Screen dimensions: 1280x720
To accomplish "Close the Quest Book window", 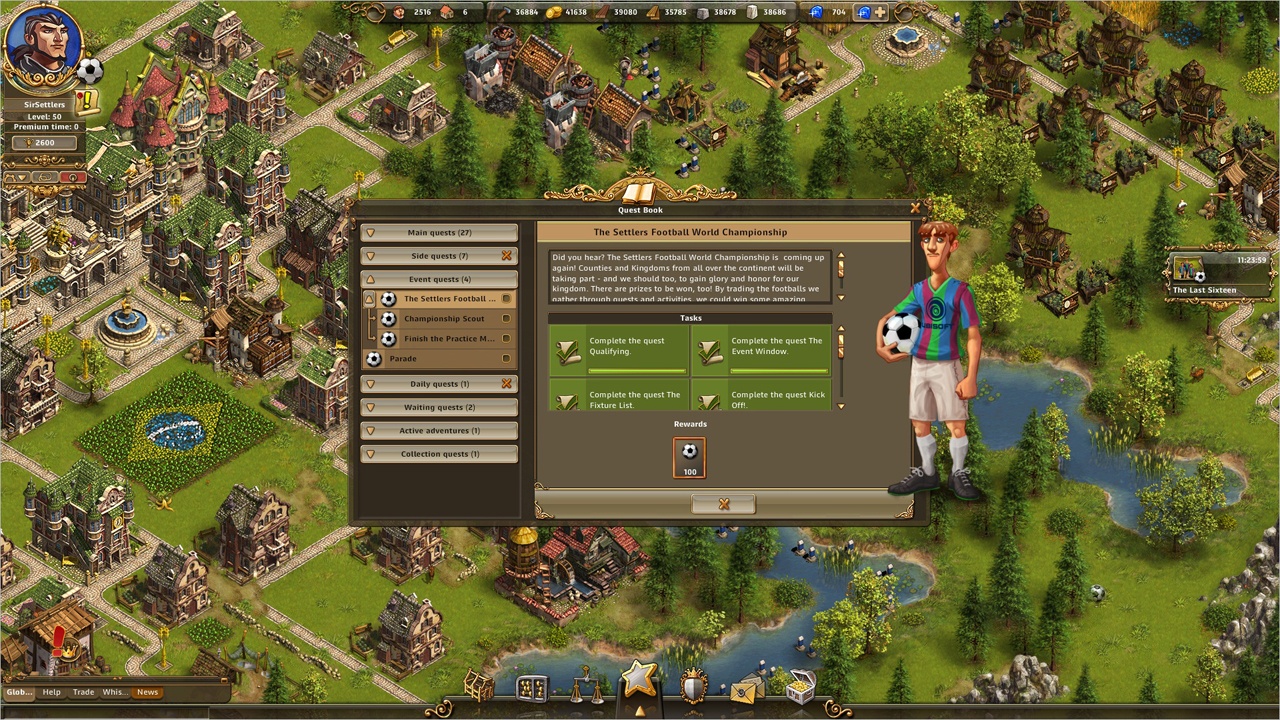I will coord(915,208).
